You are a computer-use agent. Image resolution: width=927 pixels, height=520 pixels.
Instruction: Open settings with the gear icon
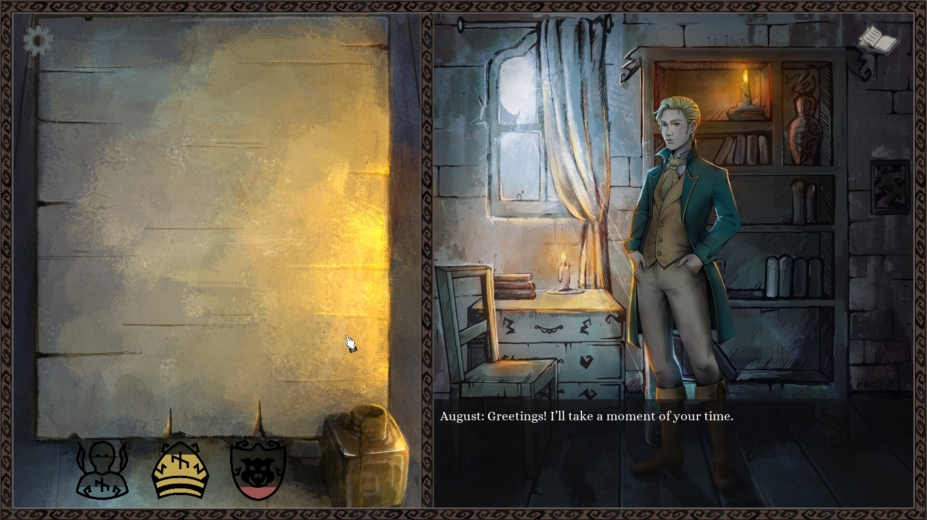(x=38, y=41)
